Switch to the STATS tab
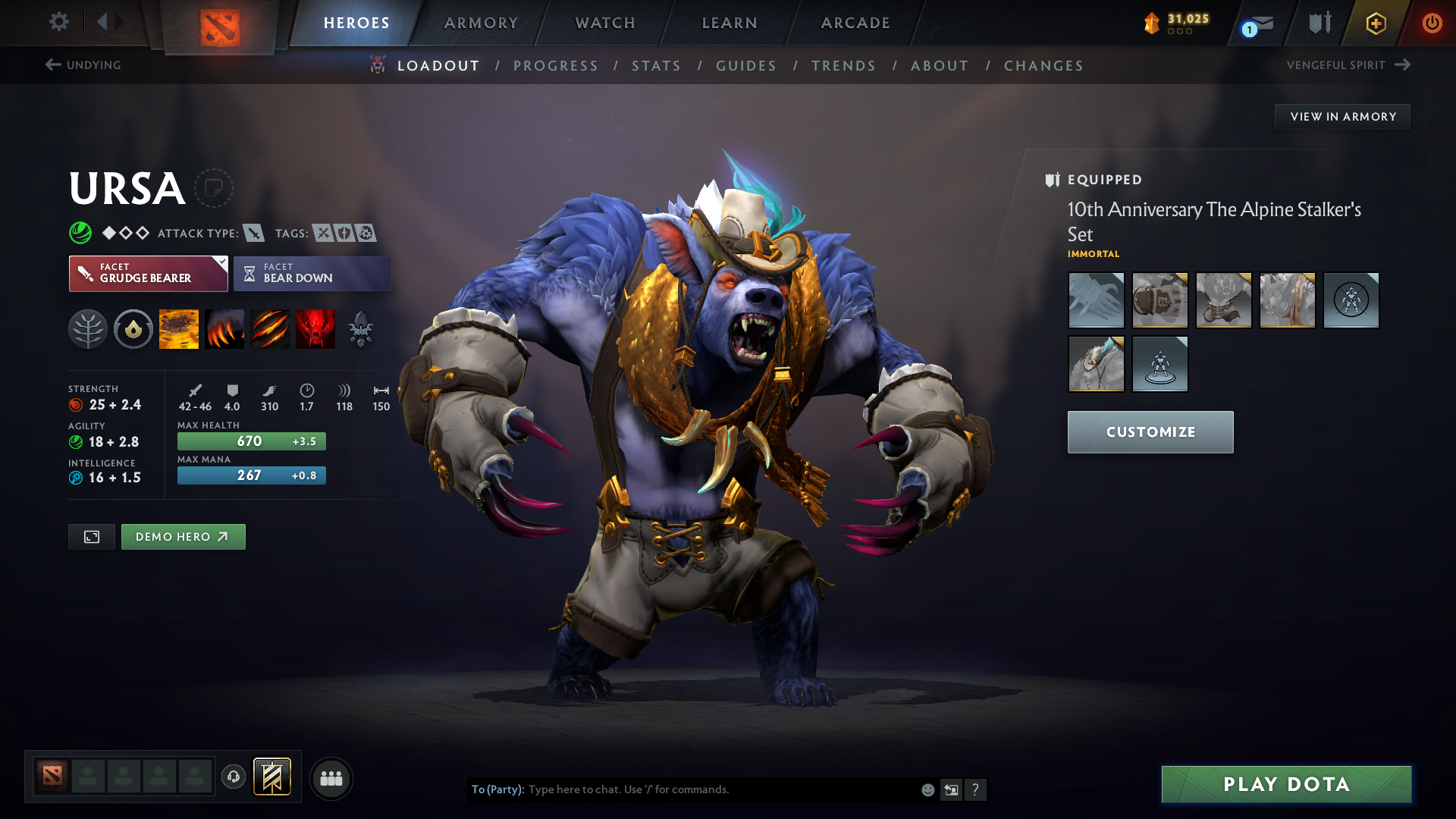 [x=656, y=66]
